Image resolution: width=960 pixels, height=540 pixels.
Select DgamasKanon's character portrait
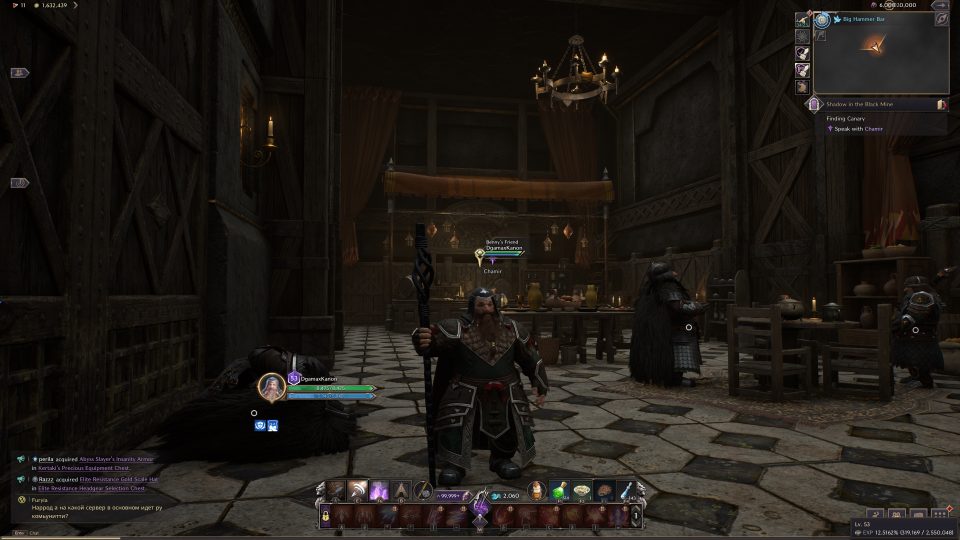pyautogui.click(x=271, y=387)
